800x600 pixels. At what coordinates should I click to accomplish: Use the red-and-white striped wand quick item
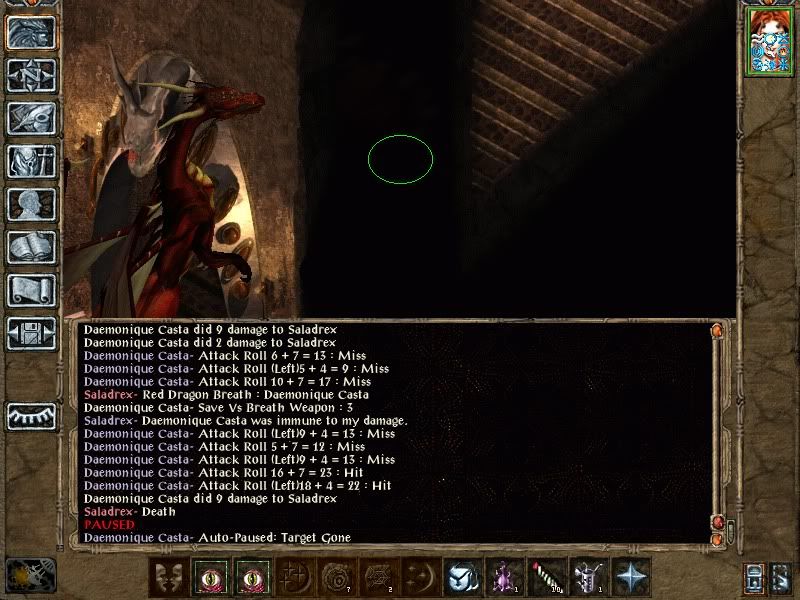545,576
